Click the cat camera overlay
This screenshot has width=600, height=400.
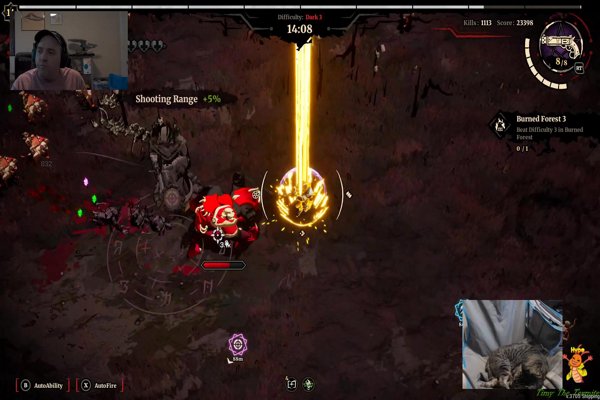(x=511, y=345)
